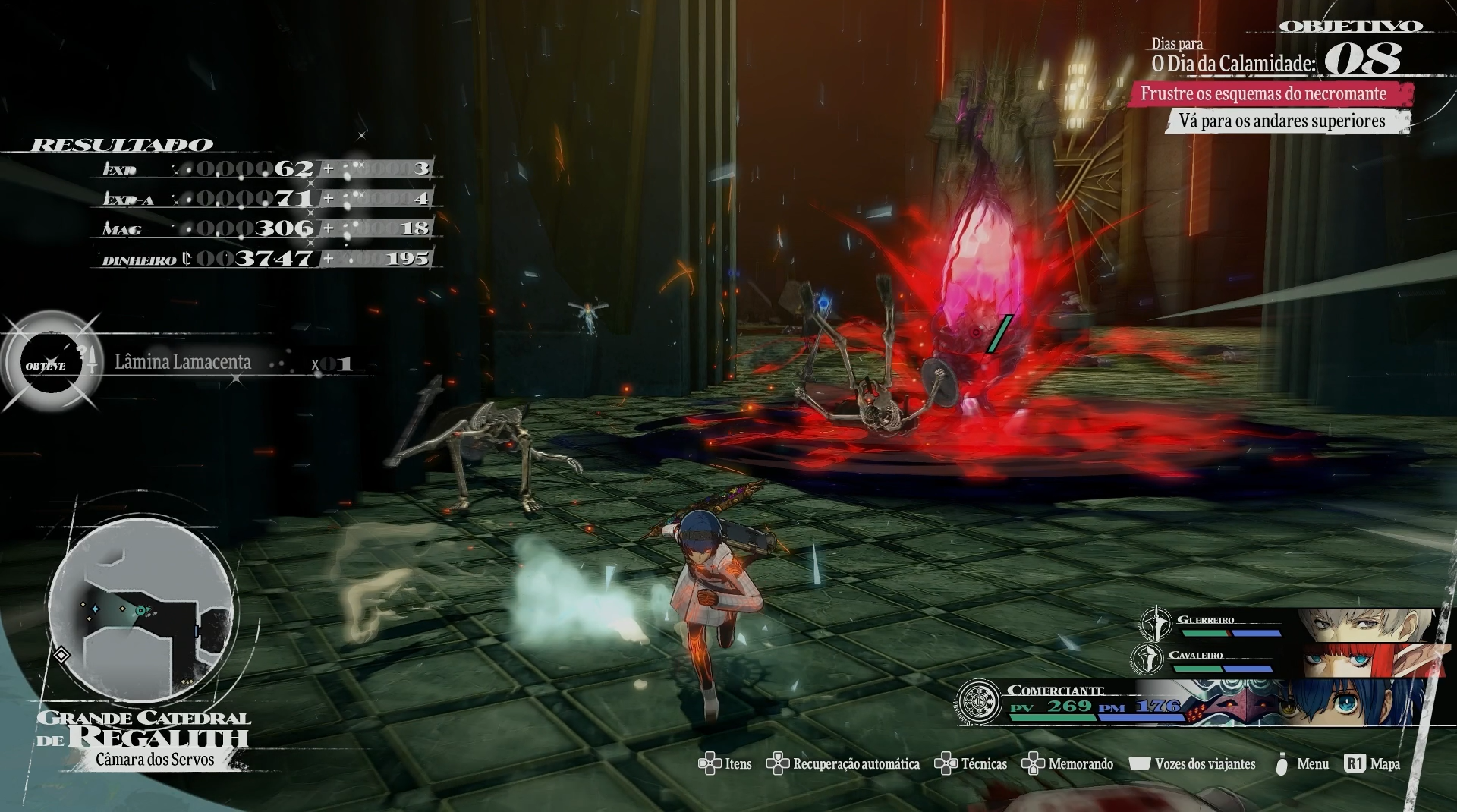
Task: Click the Dia da Calamidade day counter
Action: click(1363, 59)
